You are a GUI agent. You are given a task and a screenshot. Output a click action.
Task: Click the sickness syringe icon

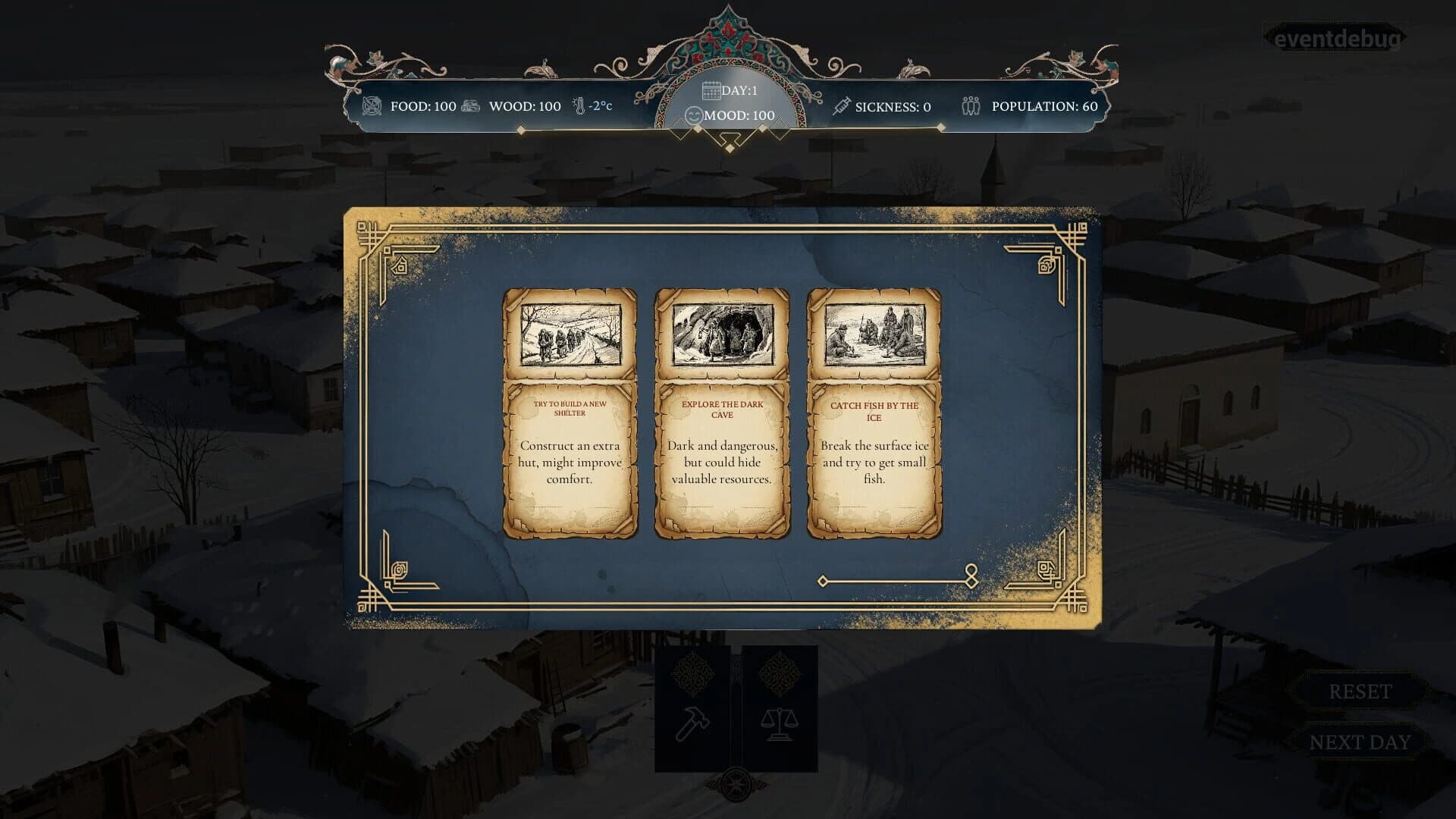click(x=842, y=105)
